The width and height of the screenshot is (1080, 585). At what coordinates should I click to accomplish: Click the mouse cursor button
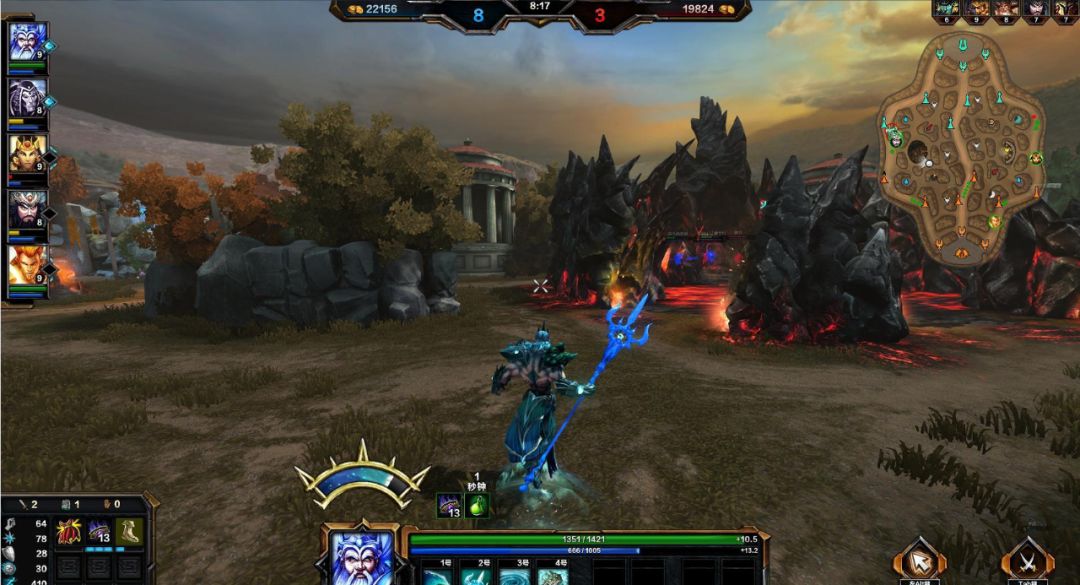[x=918, y=560]
